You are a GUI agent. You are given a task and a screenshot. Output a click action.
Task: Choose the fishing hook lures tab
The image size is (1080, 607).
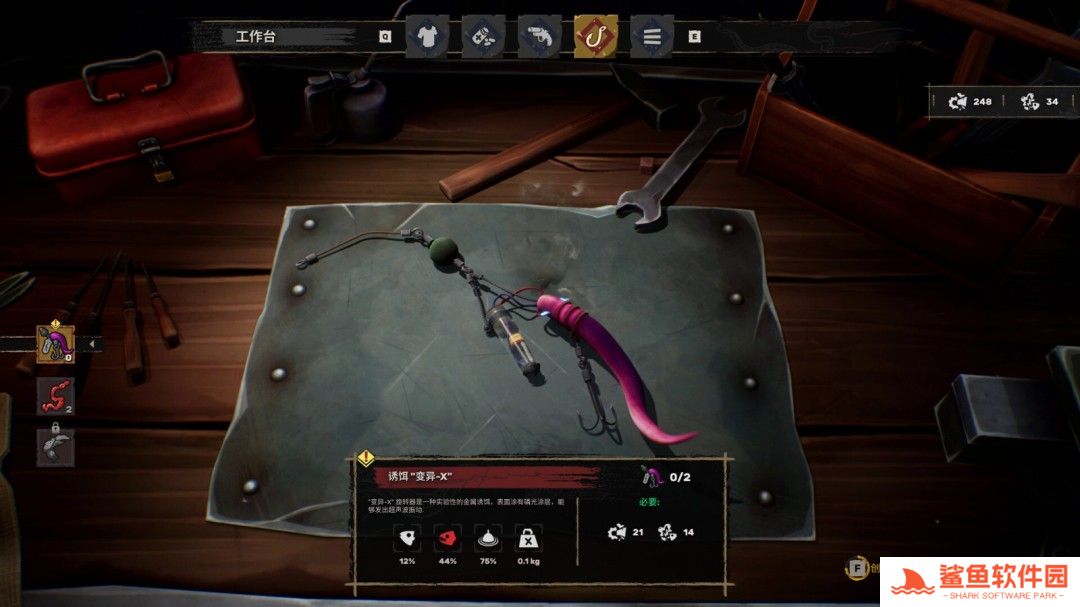pyautogui.click(x=595, y=37)
